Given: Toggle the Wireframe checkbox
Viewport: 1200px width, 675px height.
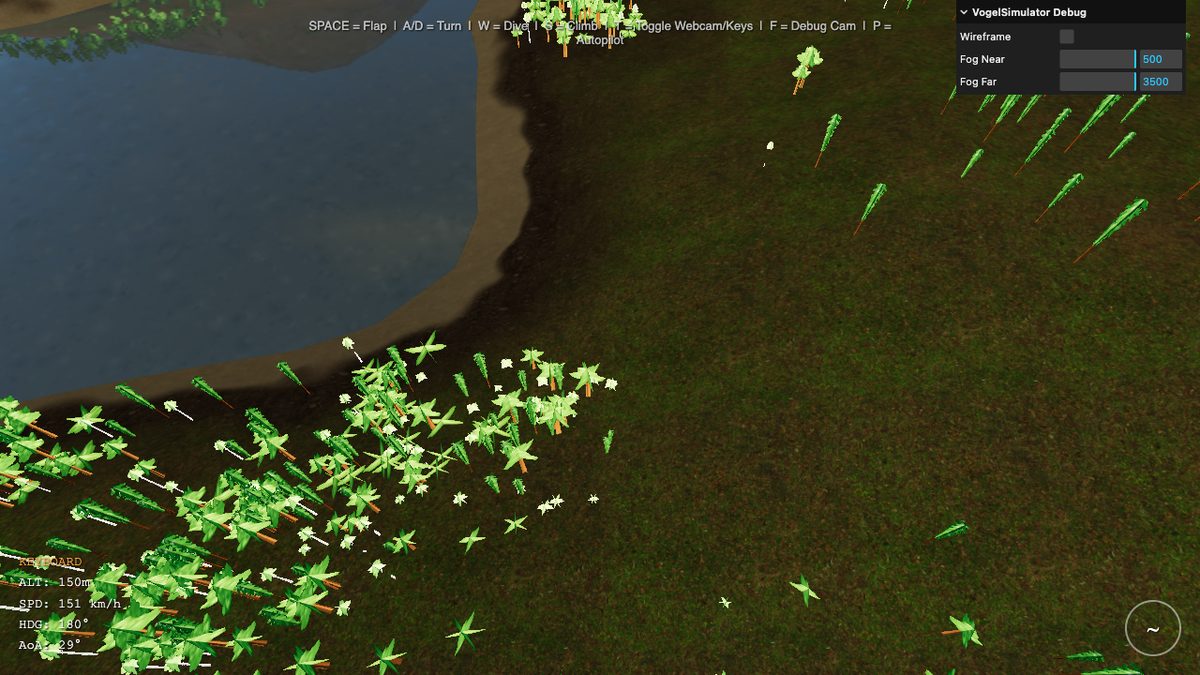Looking at the screenshot, I should 1067,37.
